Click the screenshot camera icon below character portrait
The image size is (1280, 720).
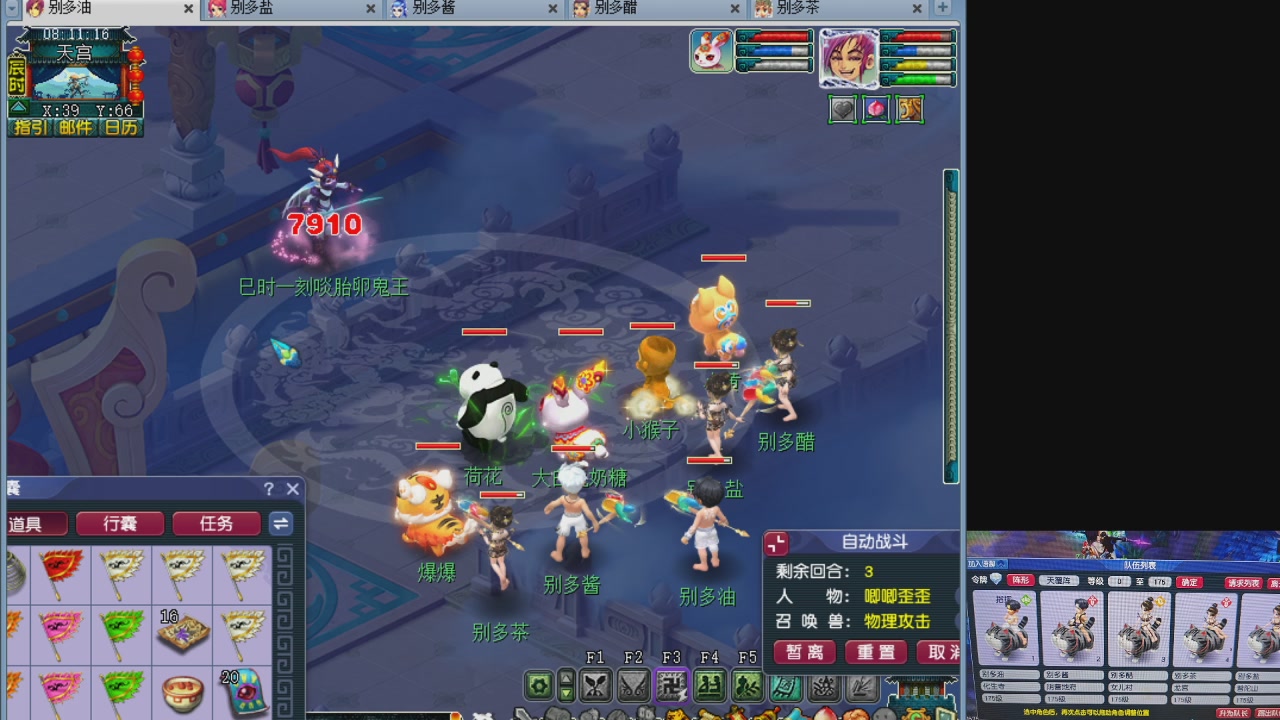click(x=842, y=109)
